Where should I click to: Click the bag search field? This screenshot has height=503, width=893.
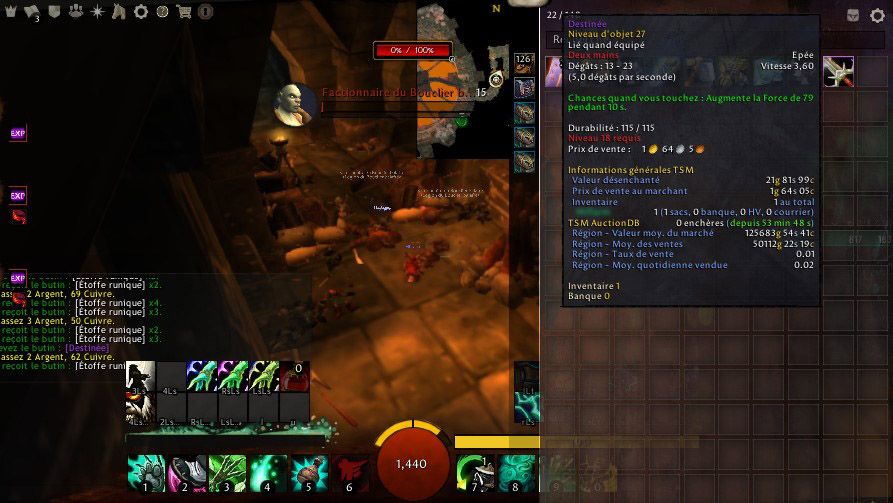556,40
